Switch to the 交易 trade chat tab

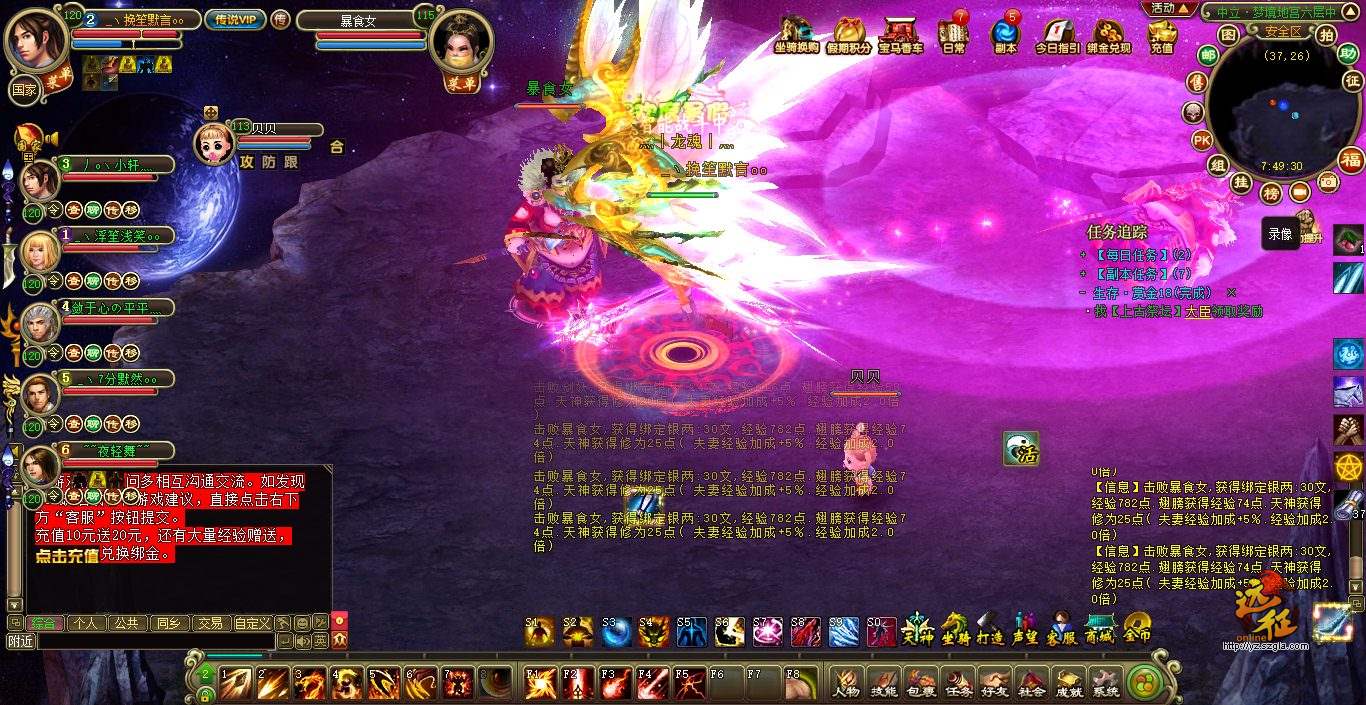tap(210, 623)
